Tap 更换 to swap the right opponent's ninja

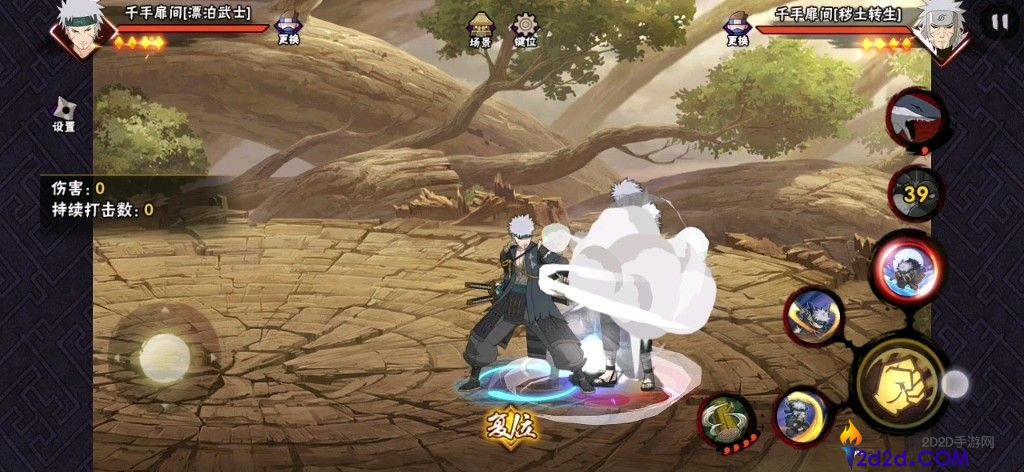(x=738, y=29)
